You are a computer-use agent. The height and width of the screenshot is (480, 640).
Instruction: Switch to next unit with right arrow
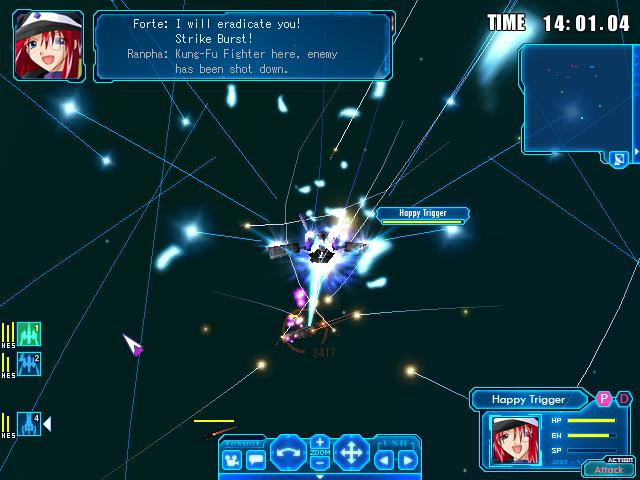point(407,460)
